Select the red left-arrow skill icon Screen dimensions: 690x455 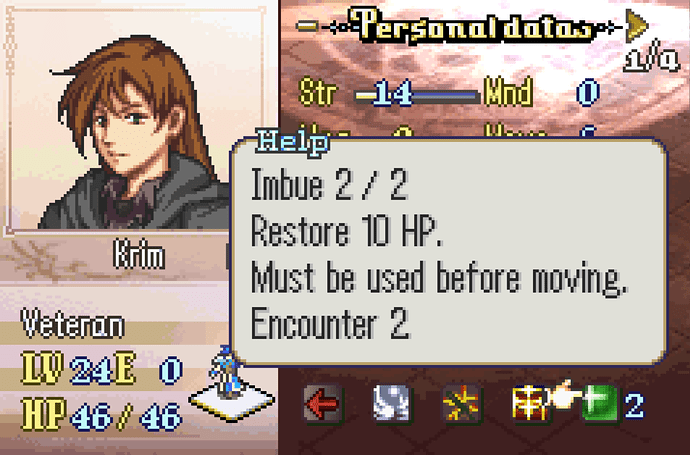click(322, 405)
